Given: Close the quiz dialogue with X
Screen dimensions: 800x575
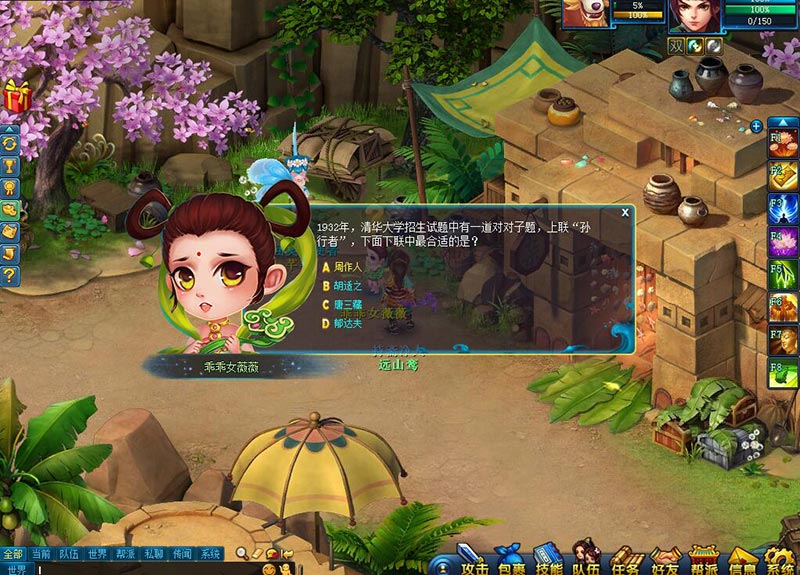Looking at the screenshot, I should (625, 212).
